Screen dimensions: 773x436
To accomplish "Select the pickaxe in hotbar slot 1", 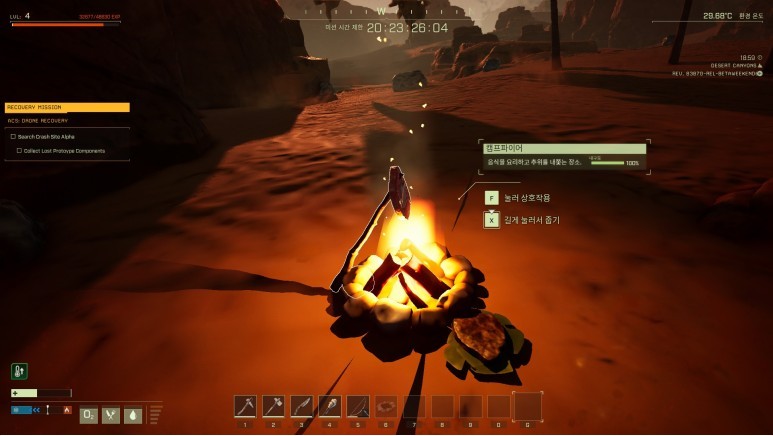I will 245,406.
